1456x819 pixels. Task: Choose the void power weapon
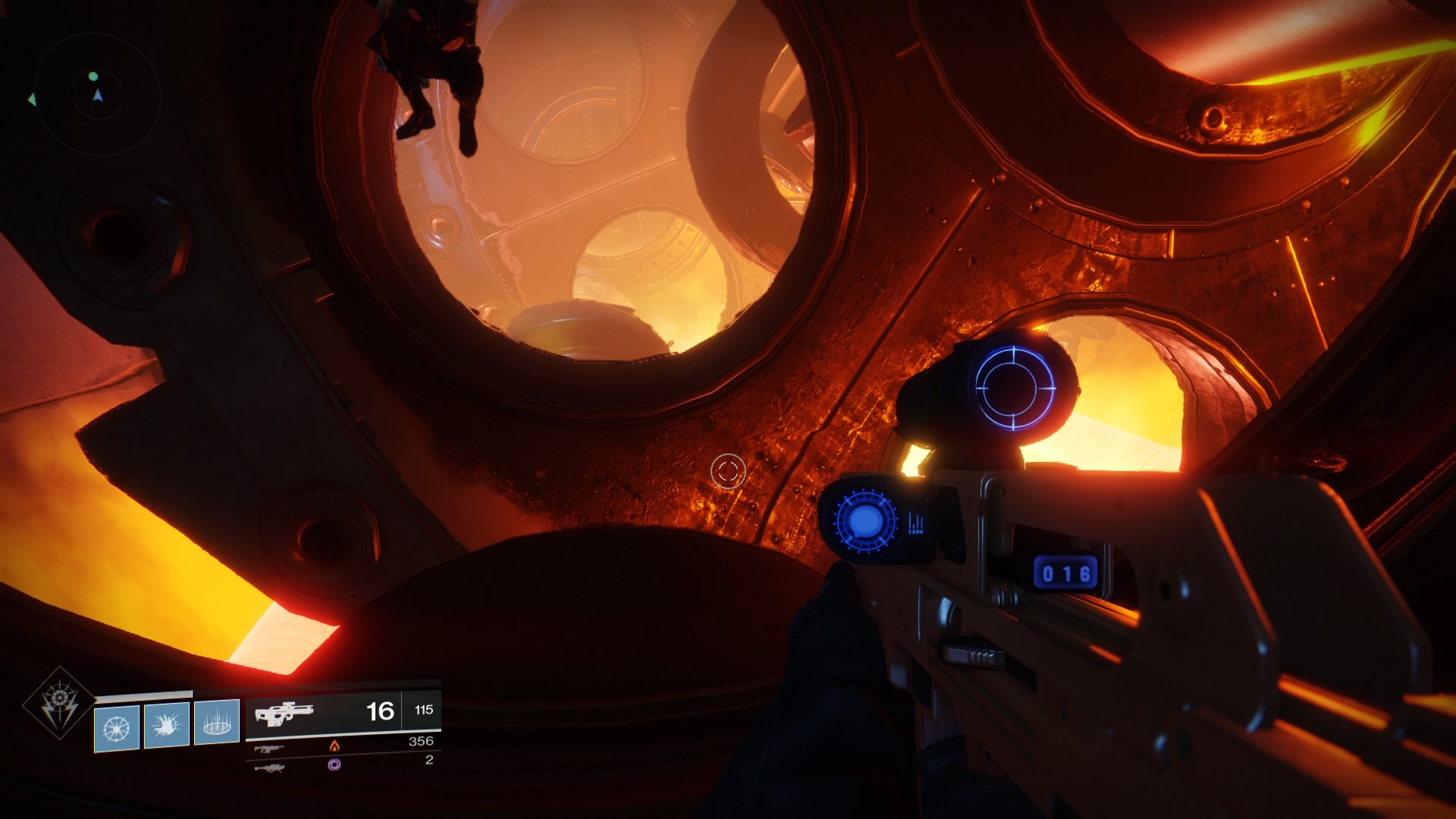click(270, 768)
